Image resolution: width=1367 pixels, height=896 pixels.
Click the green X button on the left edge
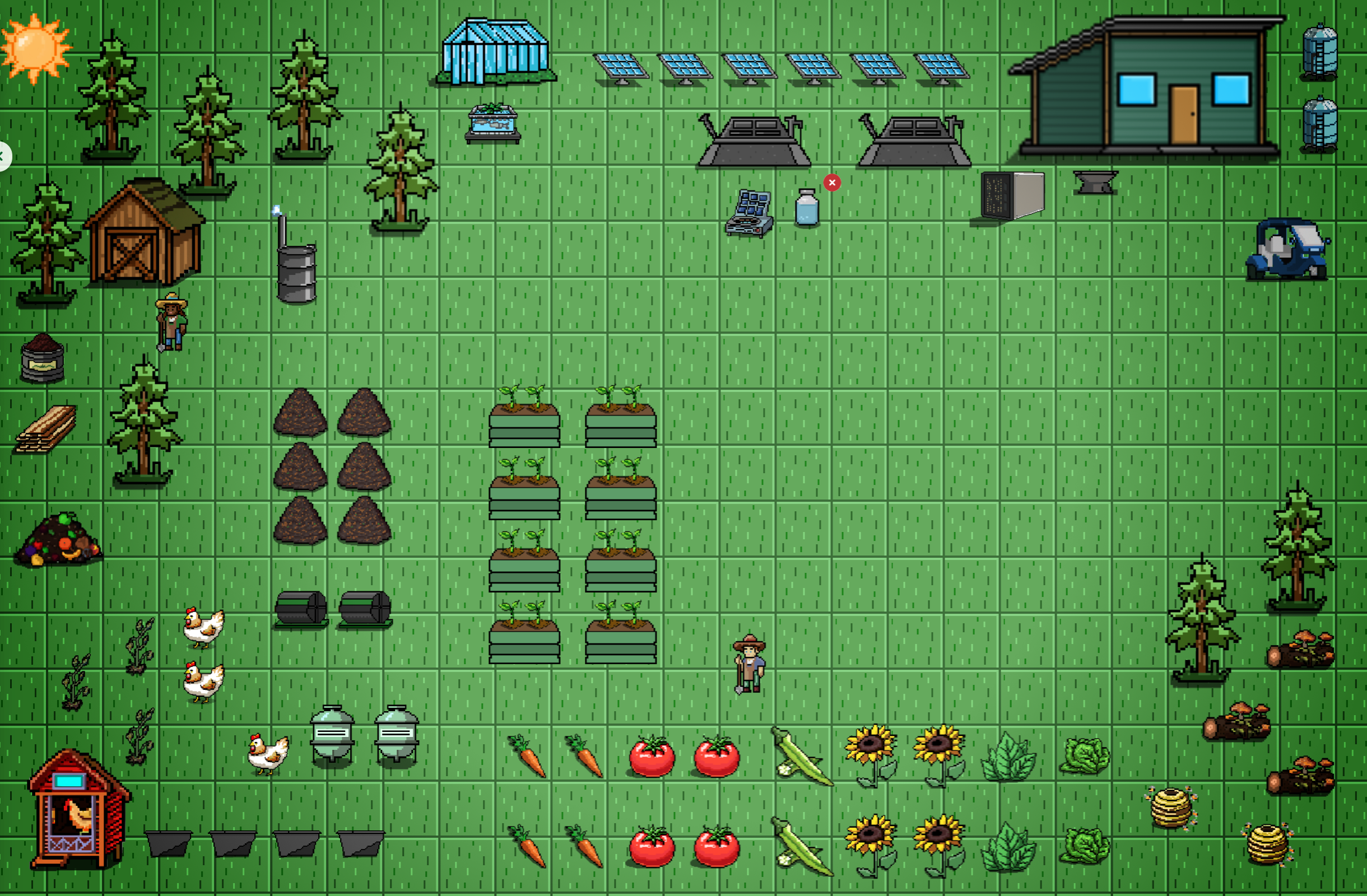pyautogui.click(x=3, y=156)
